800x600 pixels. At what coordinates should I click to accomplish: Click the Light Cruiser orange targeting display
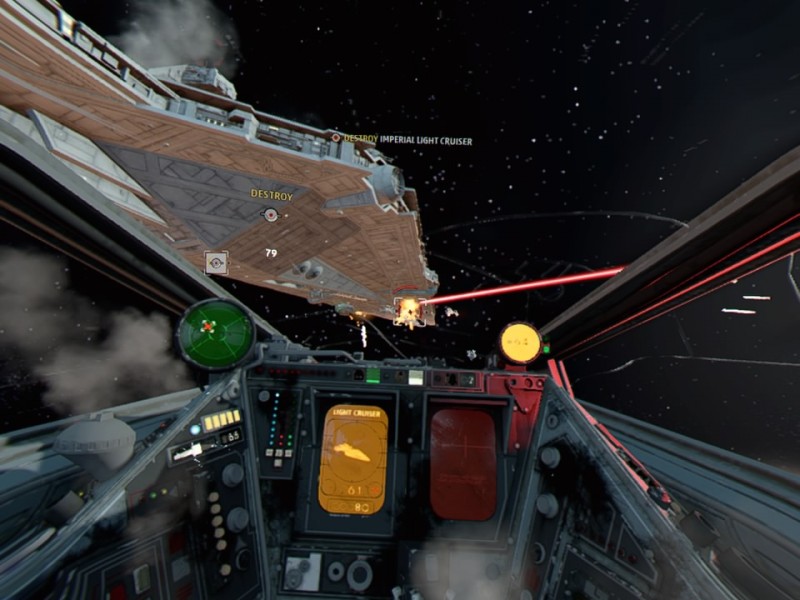pyautogui.click(x=353, y=460)
